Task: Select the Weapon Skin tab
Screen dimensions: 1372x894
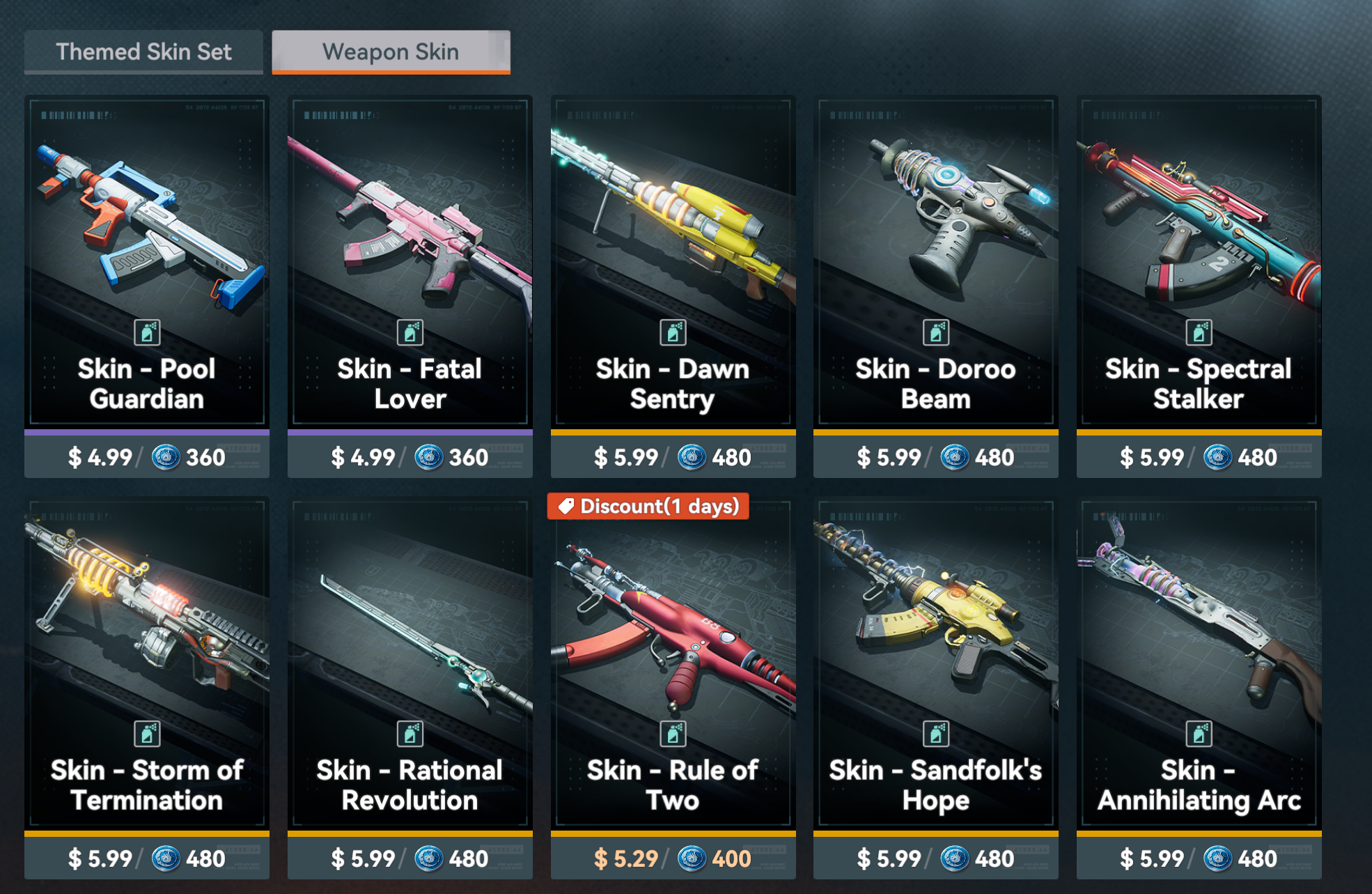Action: tap(391, 52)
